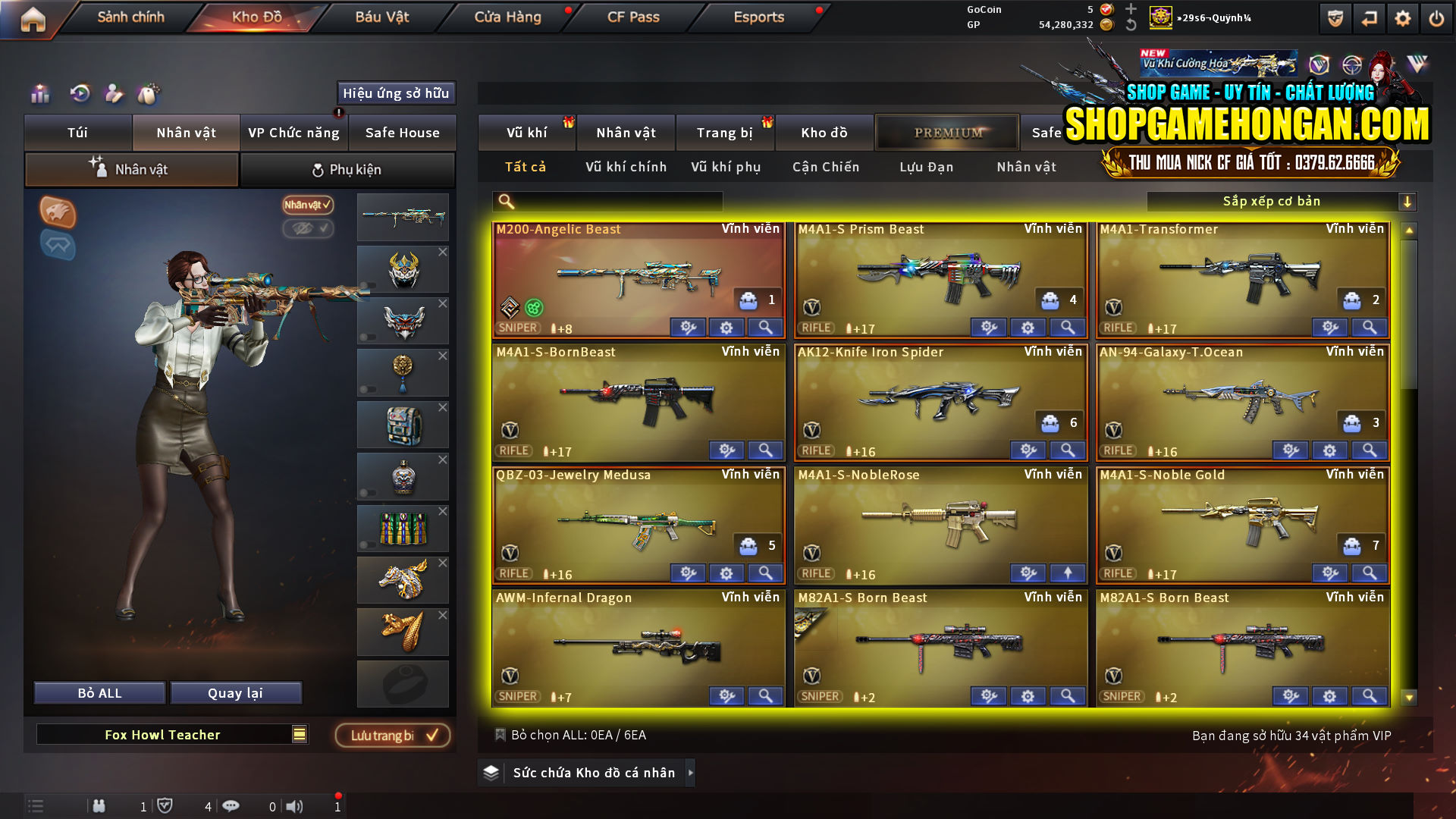Screen dimensions: 1456x819
Task: Open the Cửa Hàng menu item
Action: click(x=507, y=17)
